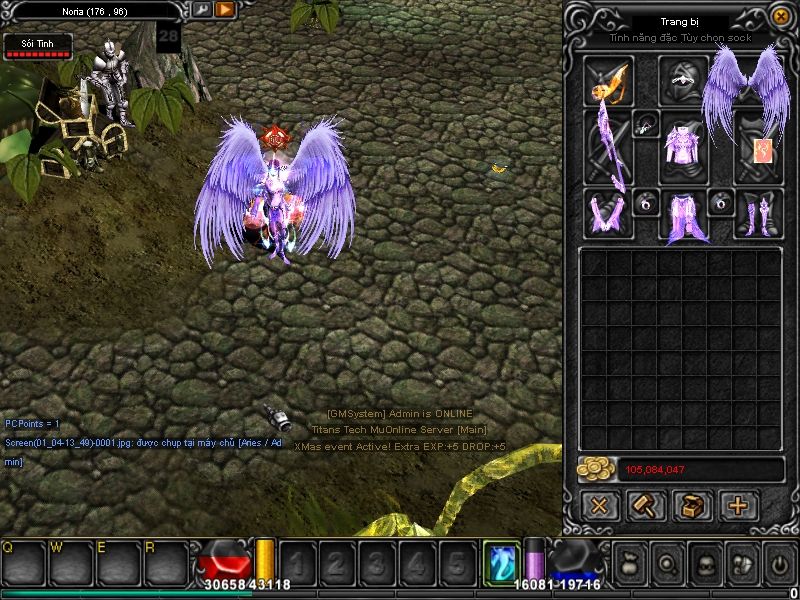Click the X button below the inventory grid
This screenshot has height=600, width=800.
[x=599, y=505]
